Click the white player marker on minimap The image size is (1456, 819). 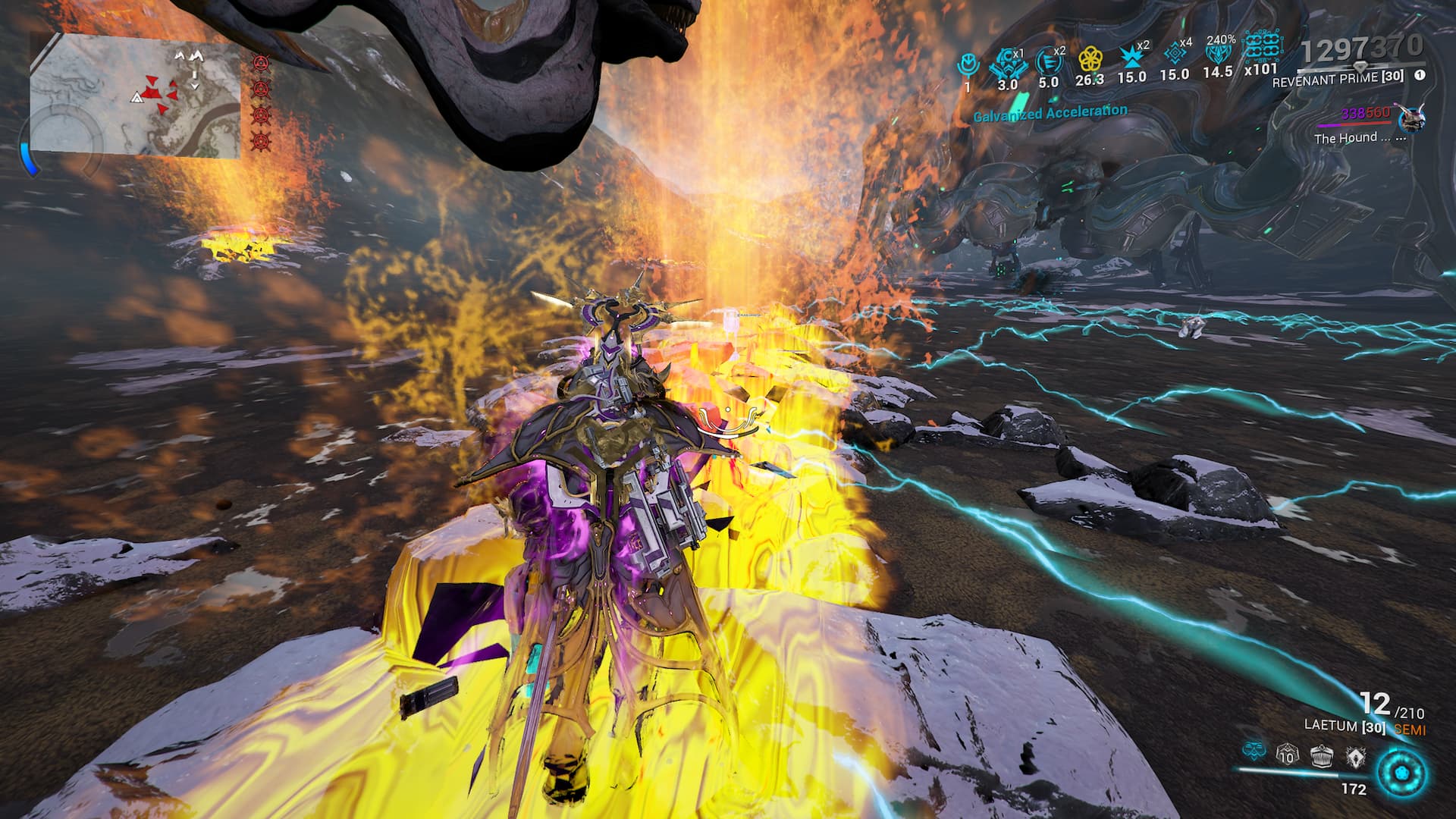(x=137, y=98)
